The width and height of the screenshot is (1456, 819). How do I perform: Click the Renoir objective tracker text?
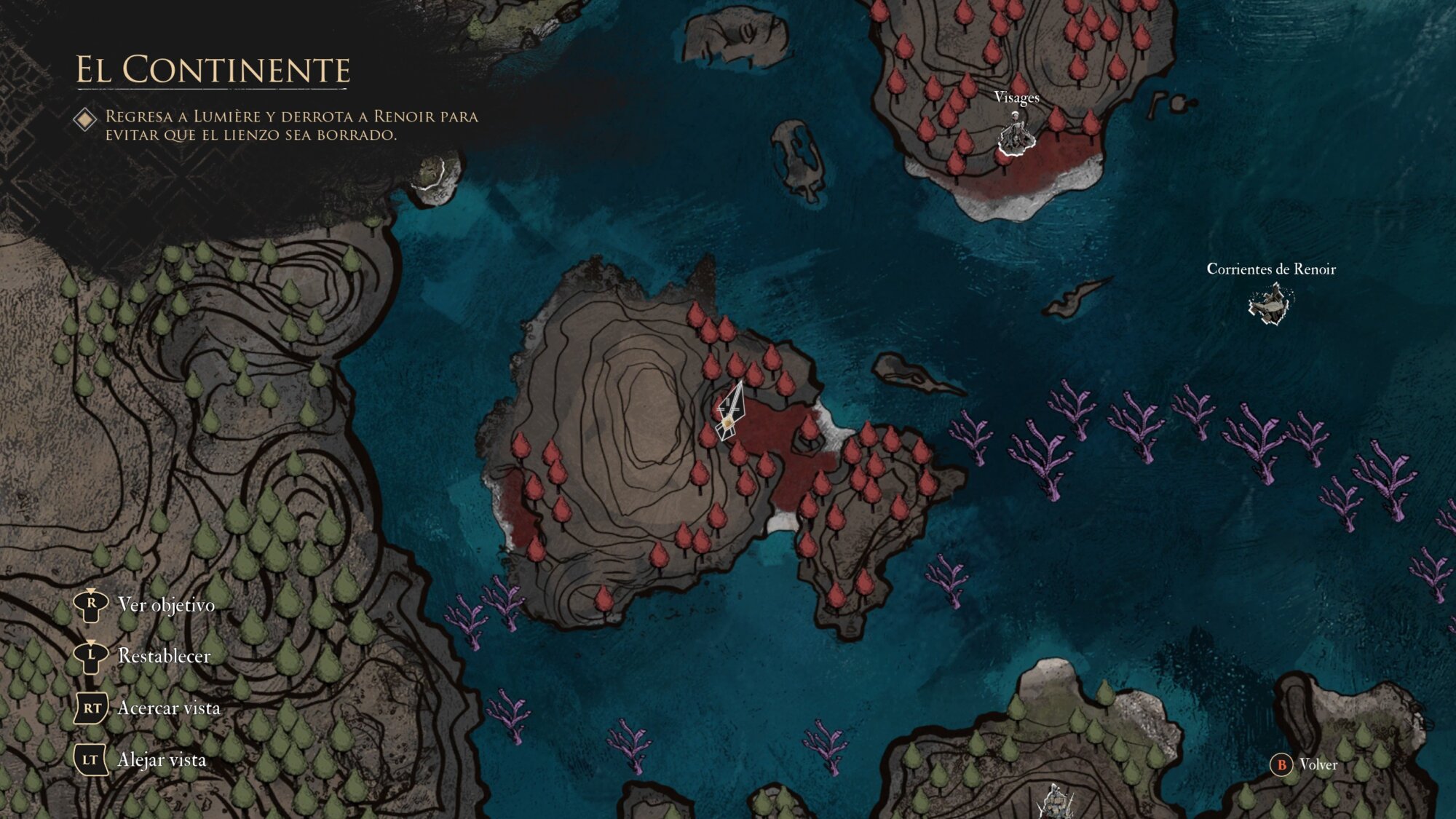click(291, 125)
